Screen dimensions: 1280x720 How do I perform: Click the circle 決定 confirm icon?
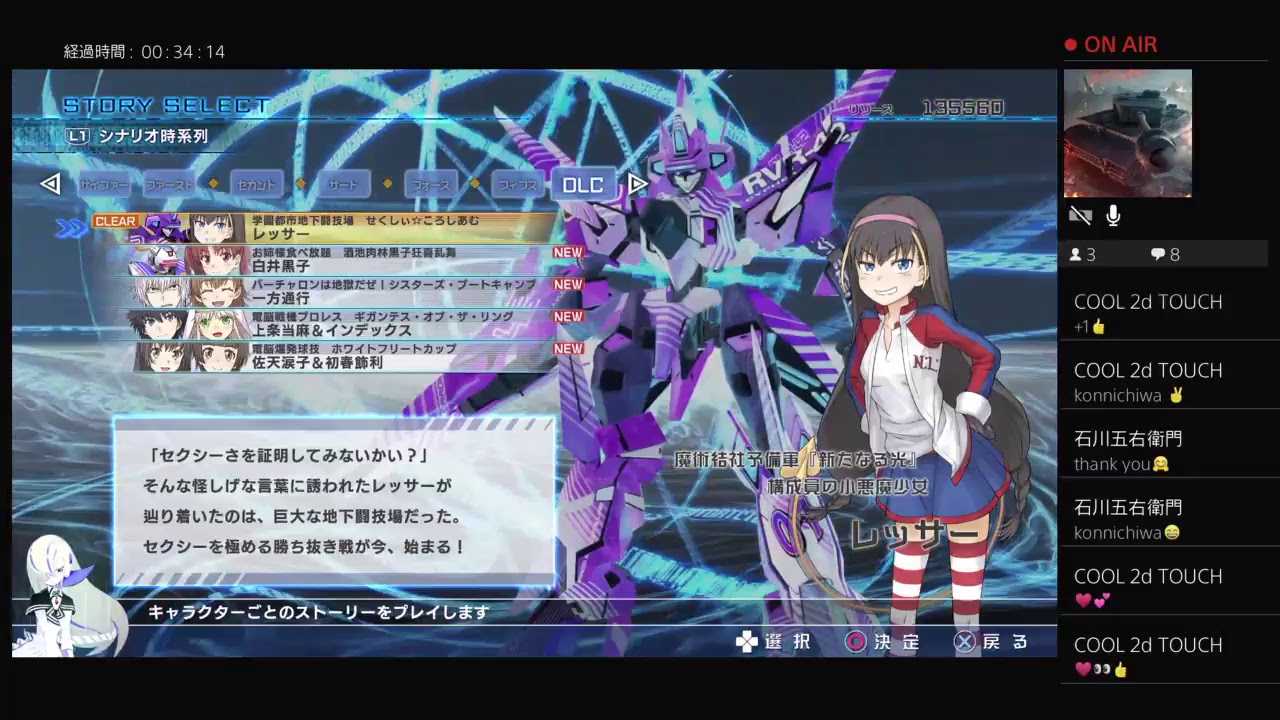point(855,642)
